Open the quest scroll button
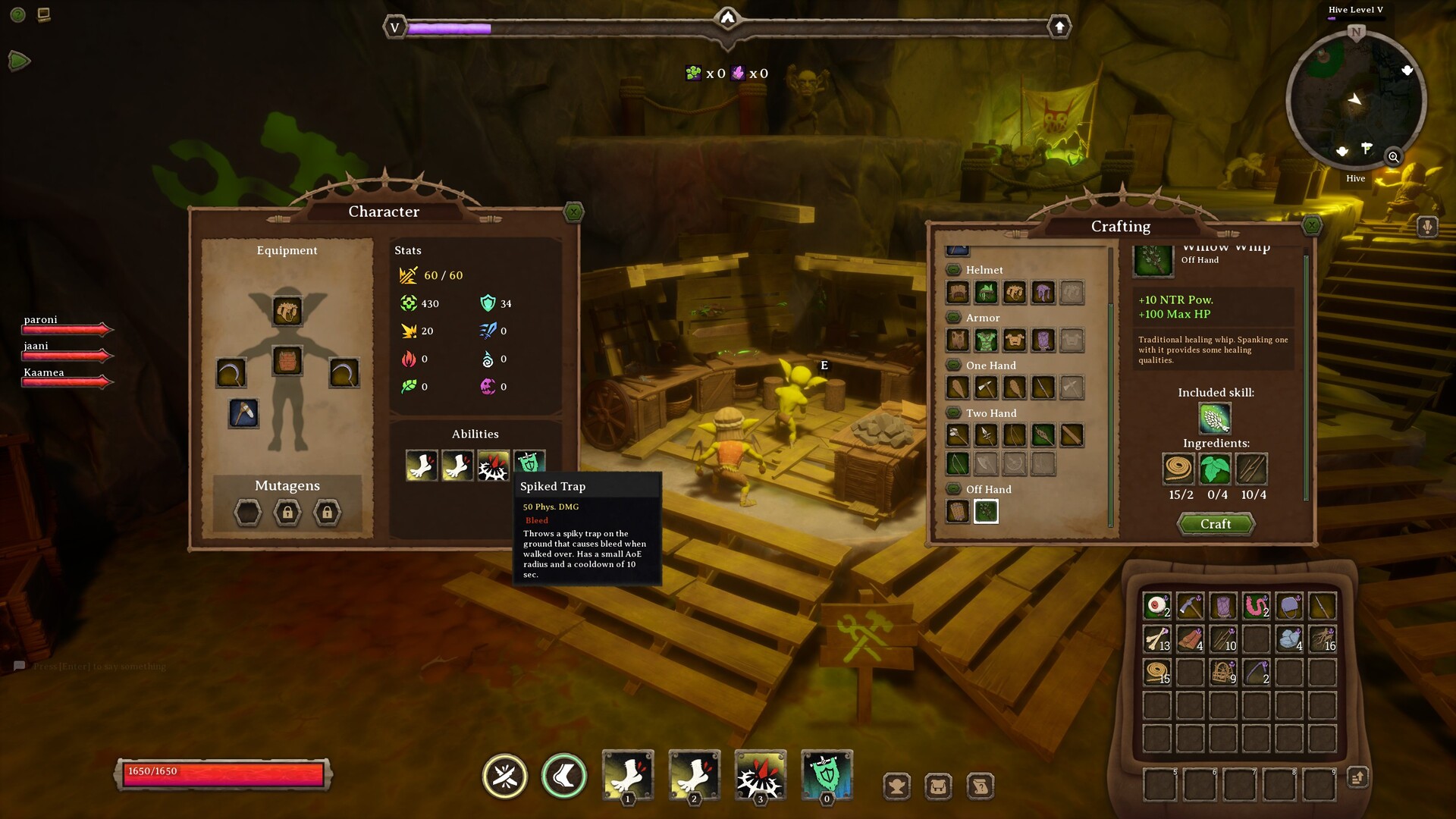The width and height of the screenshot is (1456, 819). point(980,786)
